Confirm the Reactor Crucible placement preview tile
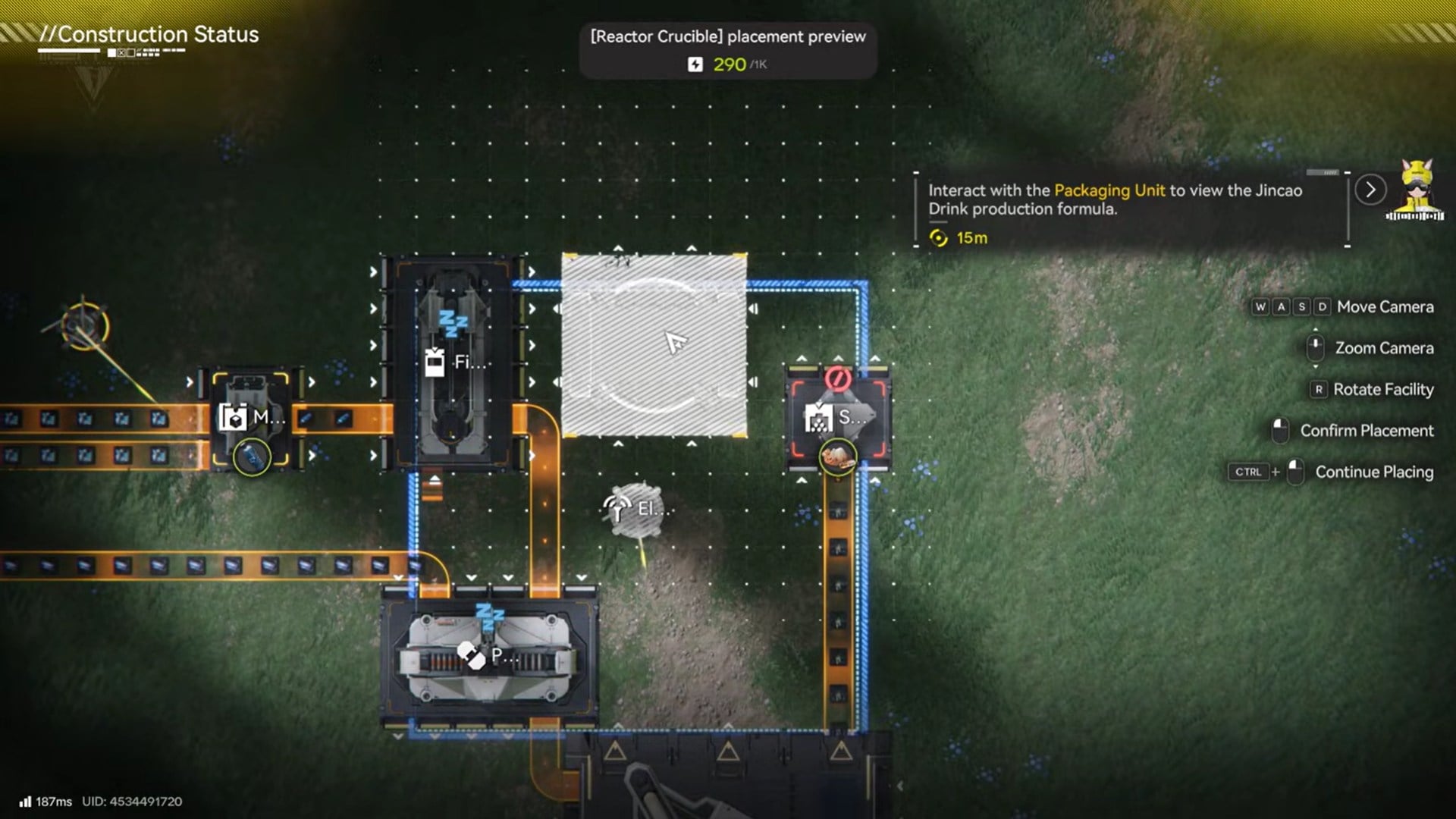The width and height of the screenshot is (1456, 819). point(654,345)
